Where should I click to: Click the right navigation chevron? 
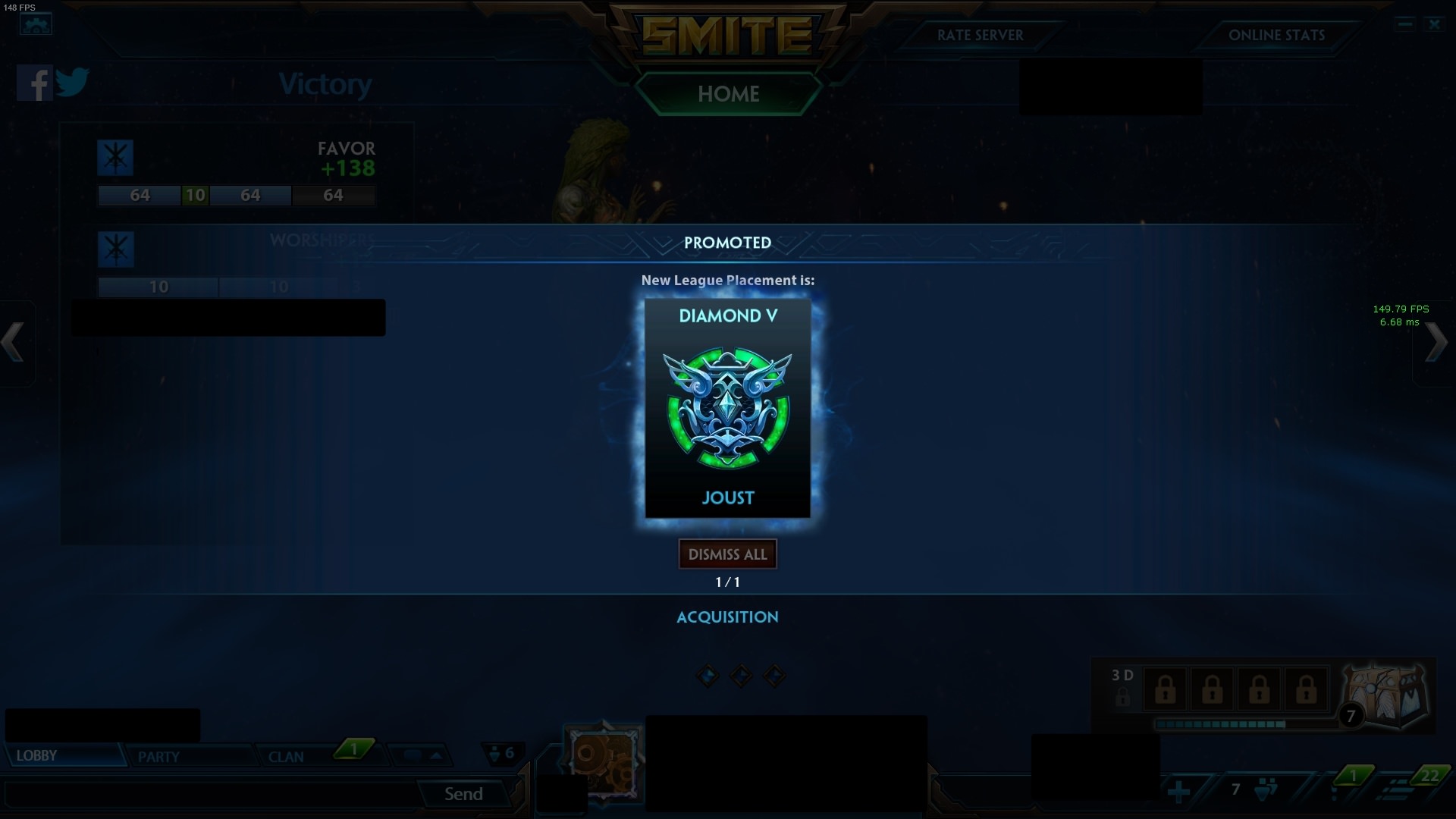1438,343
